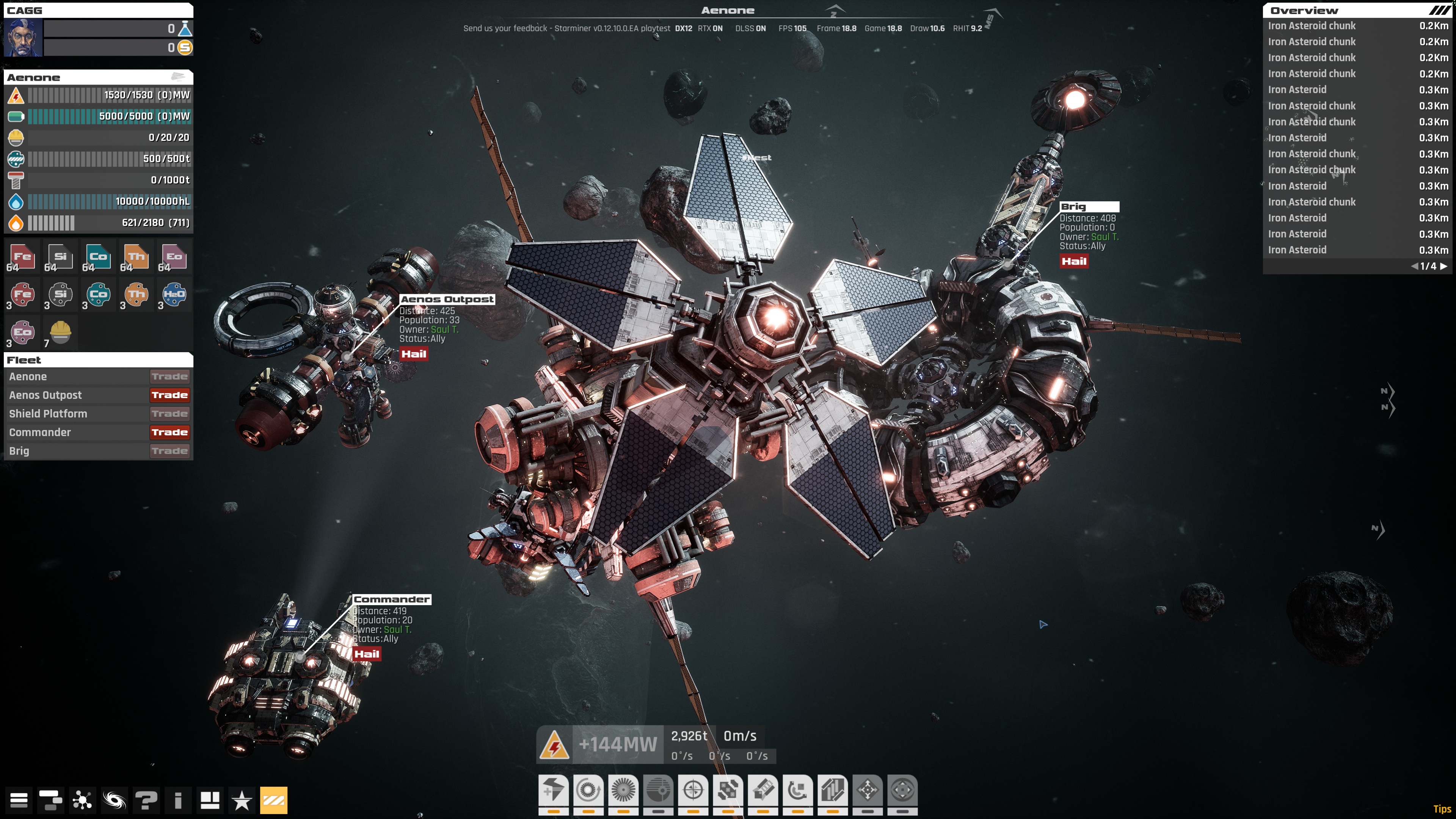Open the hamburger main menu icon
1456x819 pixels.
click(19, 800)
